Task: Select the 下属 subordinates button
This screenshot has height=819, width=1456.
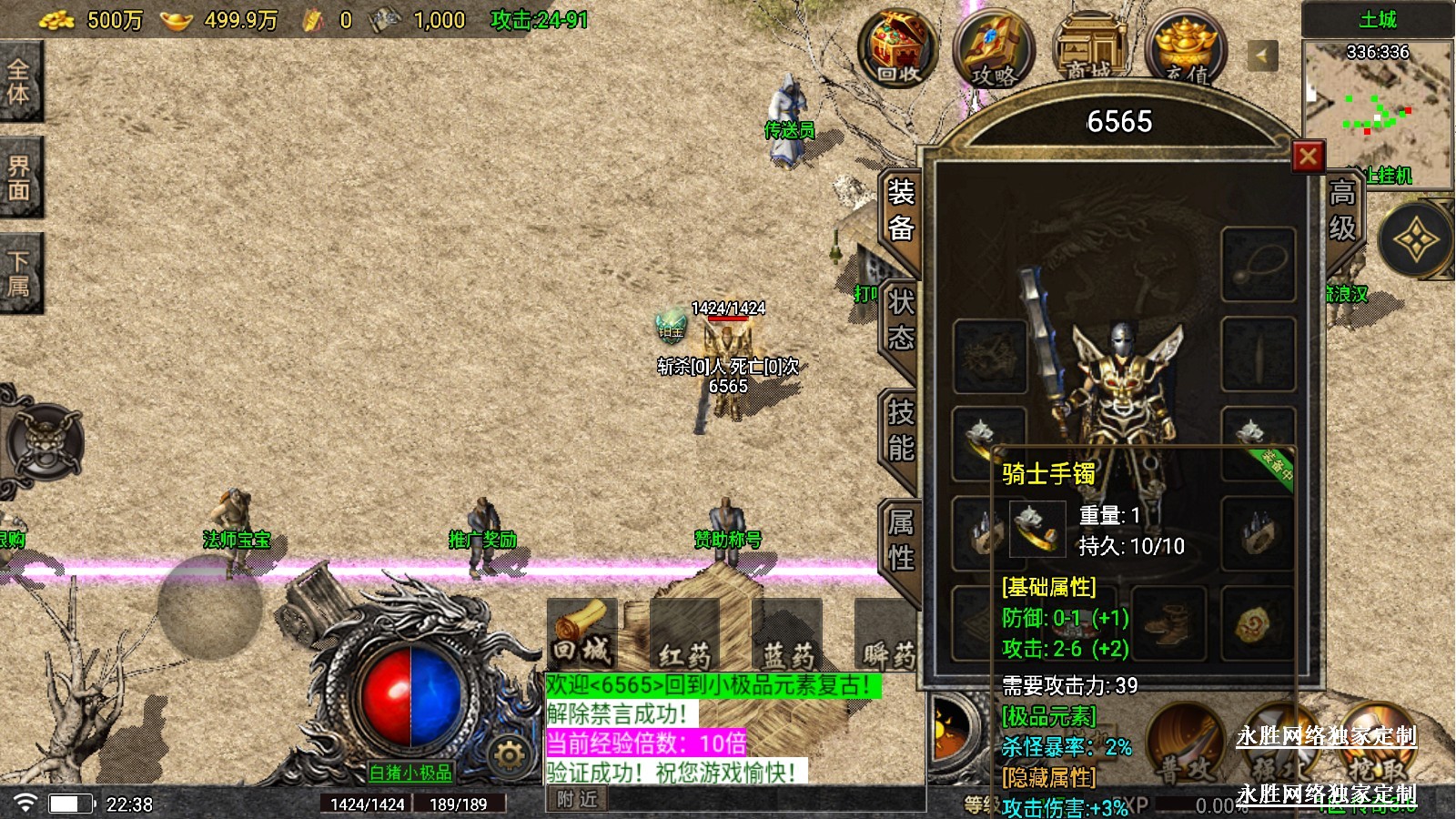Action: pos(19,274)
